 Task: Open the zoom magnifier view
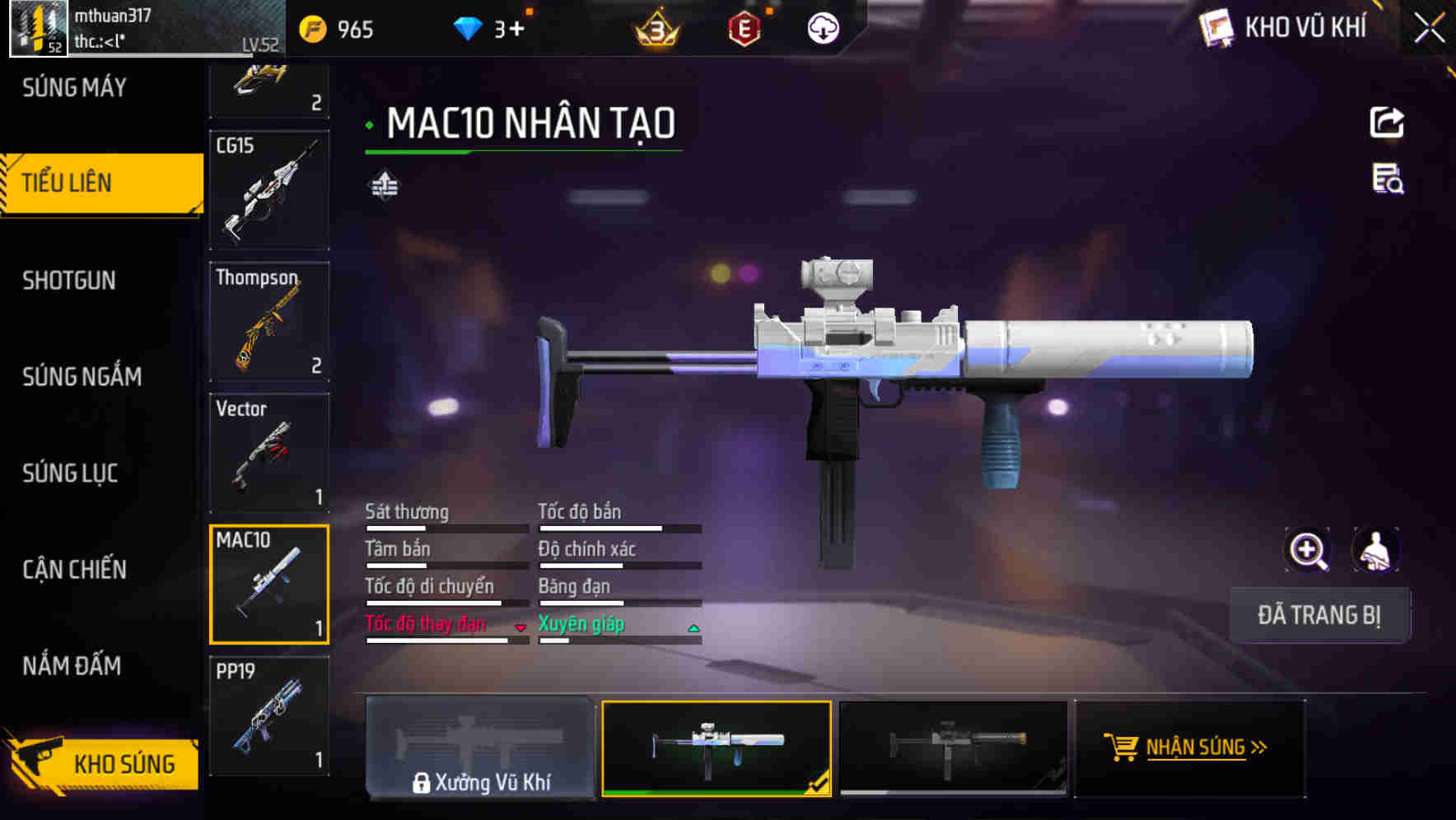1307,550
